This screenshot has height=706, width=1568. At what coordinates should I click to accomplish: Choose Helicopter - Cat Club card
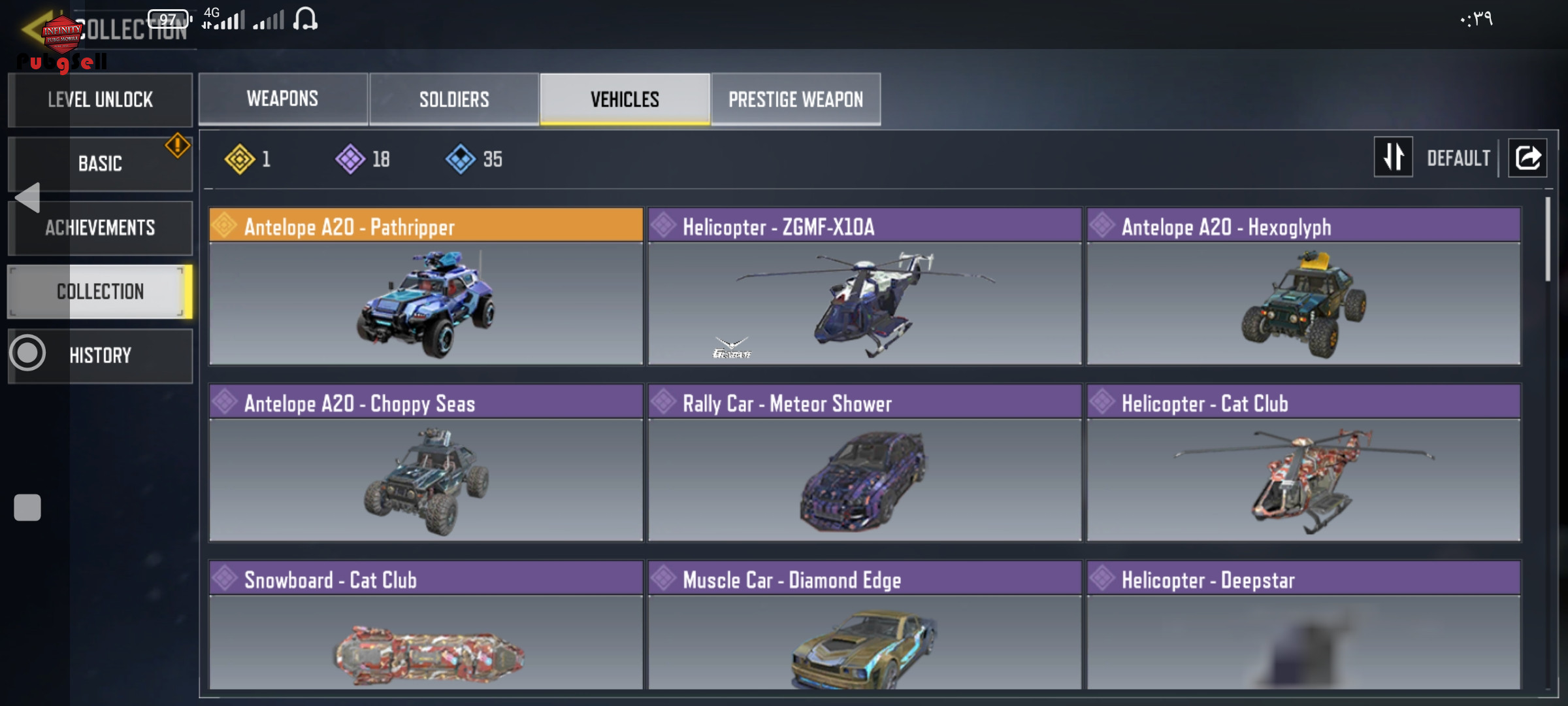(1303, 463)
